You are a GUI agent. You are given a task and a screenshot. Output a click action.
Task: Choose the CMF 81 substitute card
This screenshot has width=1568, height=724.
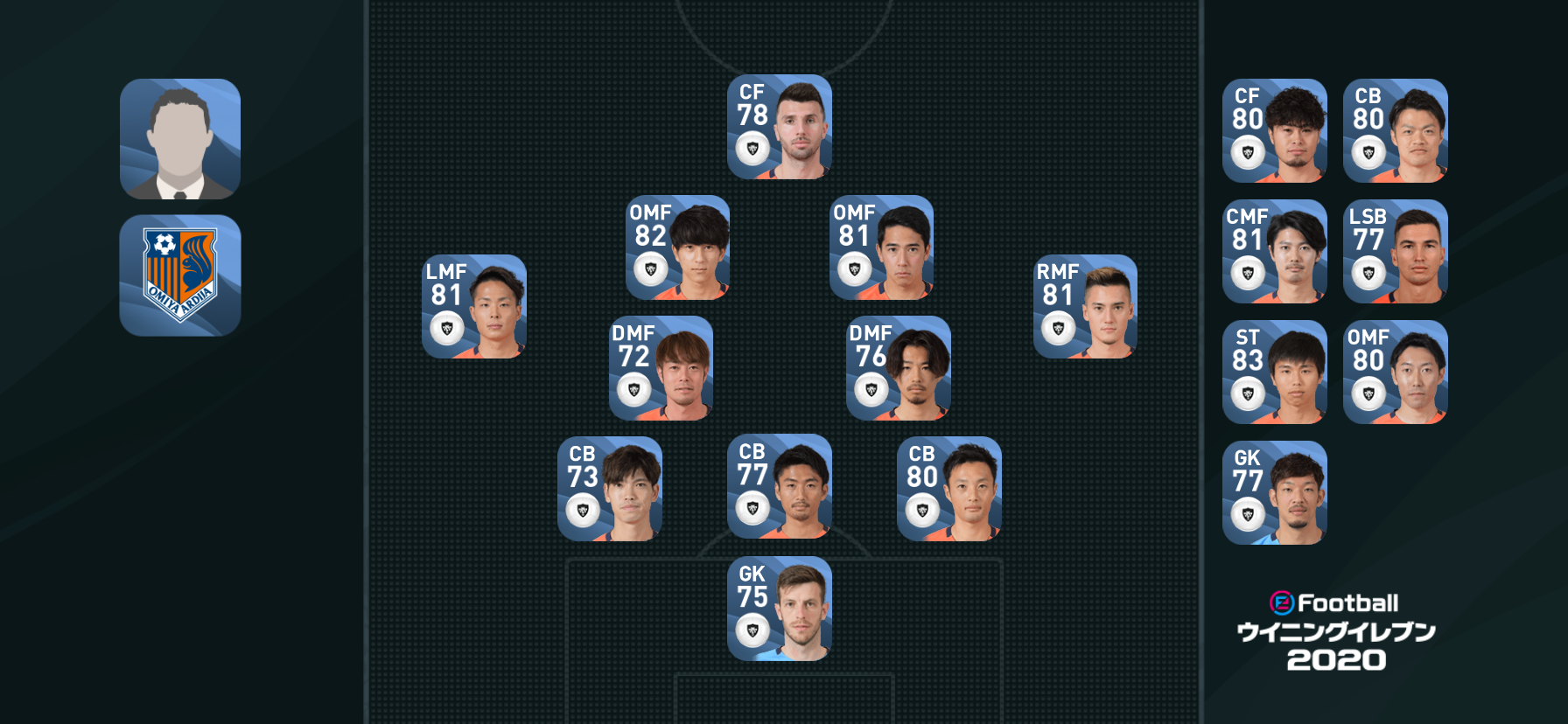(x=1274, y=251)
